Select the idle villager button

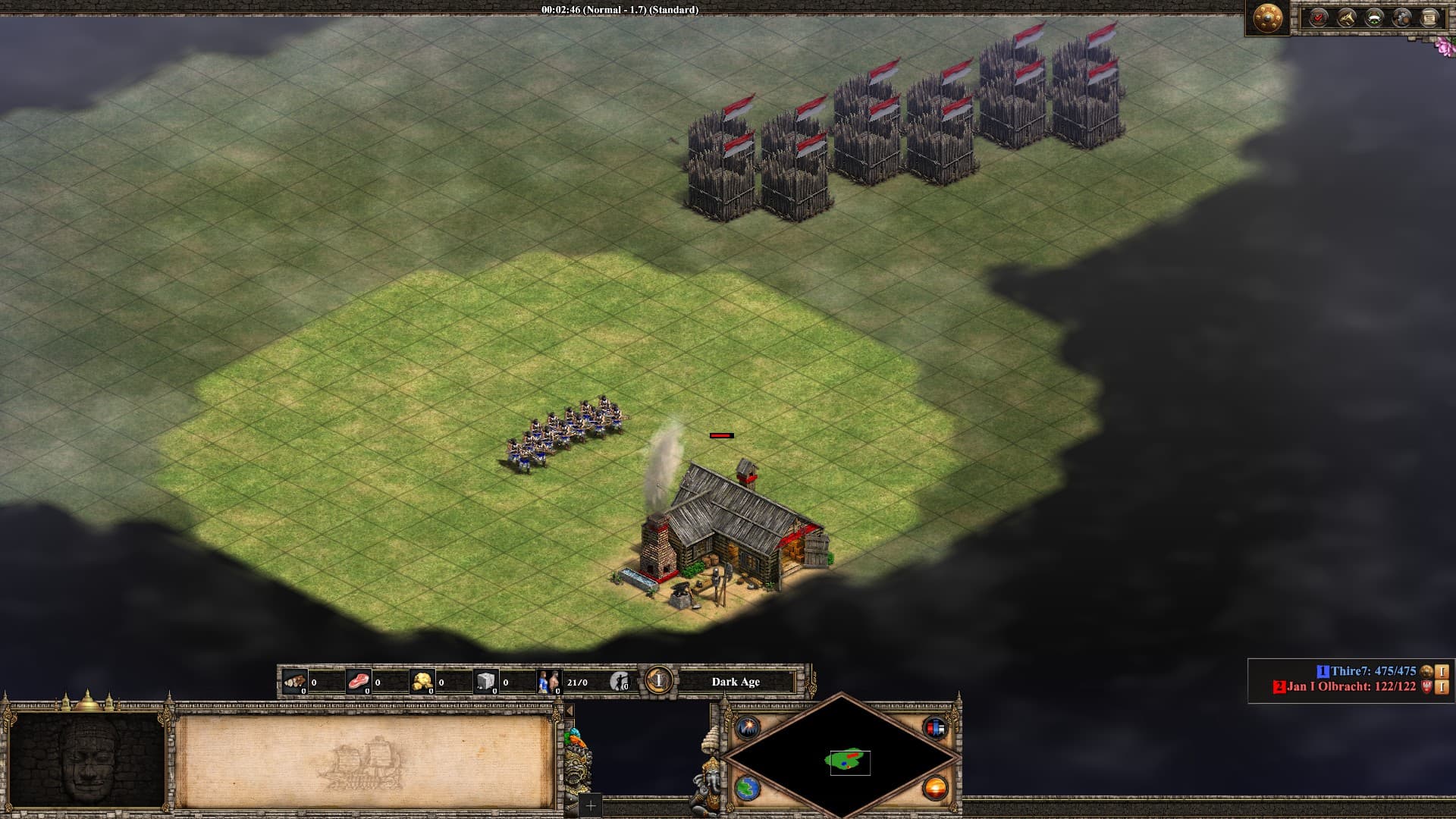[x=620, y=682]
